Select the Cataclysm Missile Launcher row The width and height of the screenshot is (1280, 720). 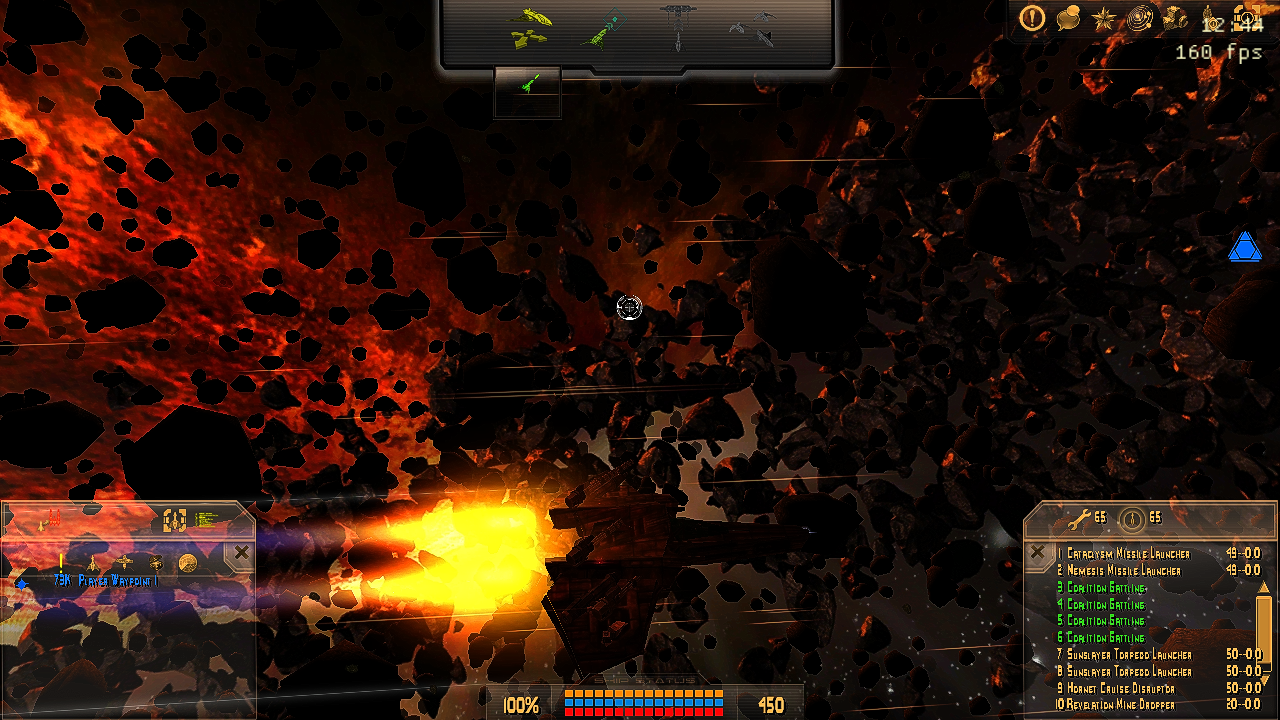point(1128,553)
